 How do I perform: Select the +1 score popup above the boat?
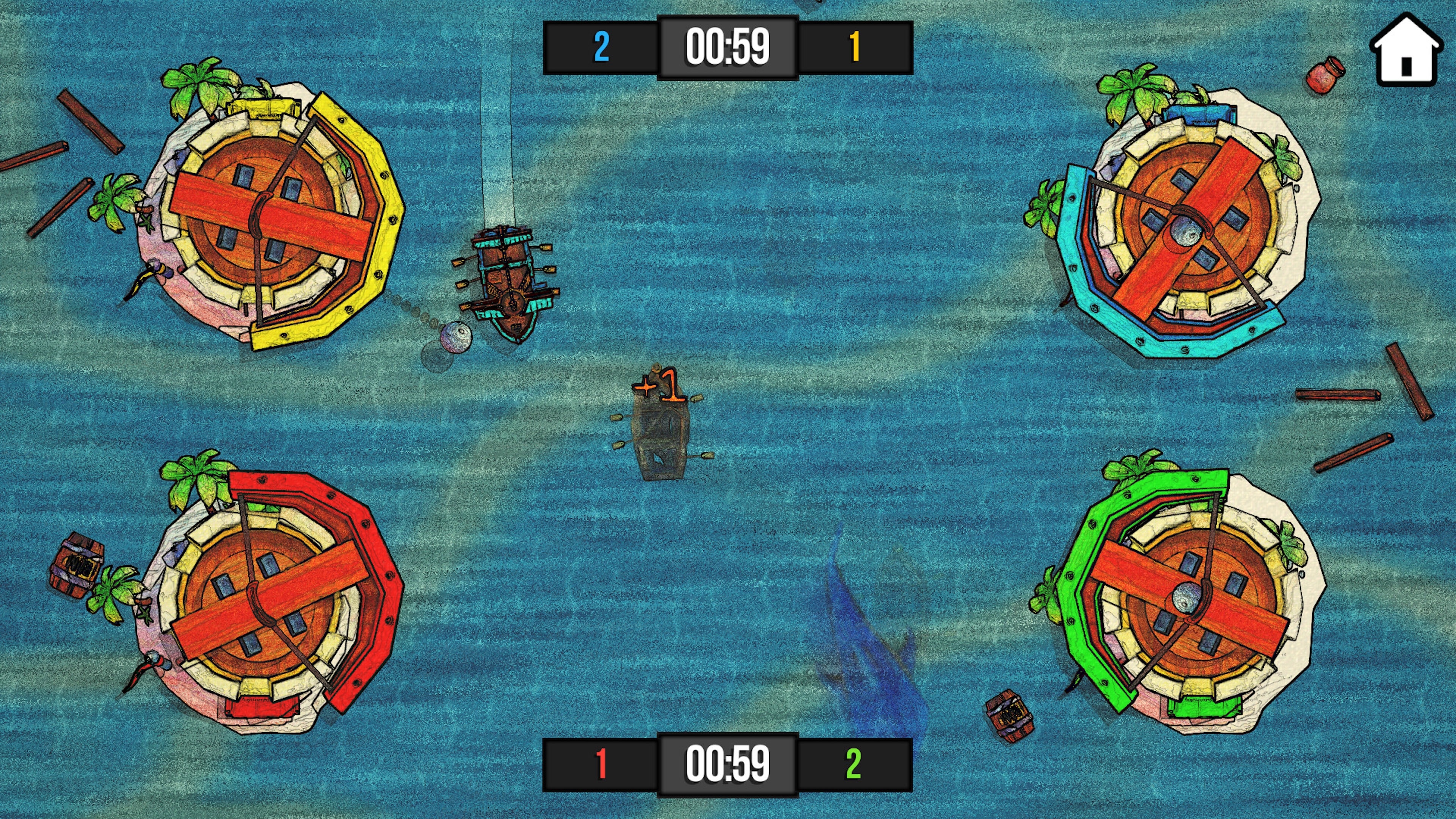tap(660, 384)
